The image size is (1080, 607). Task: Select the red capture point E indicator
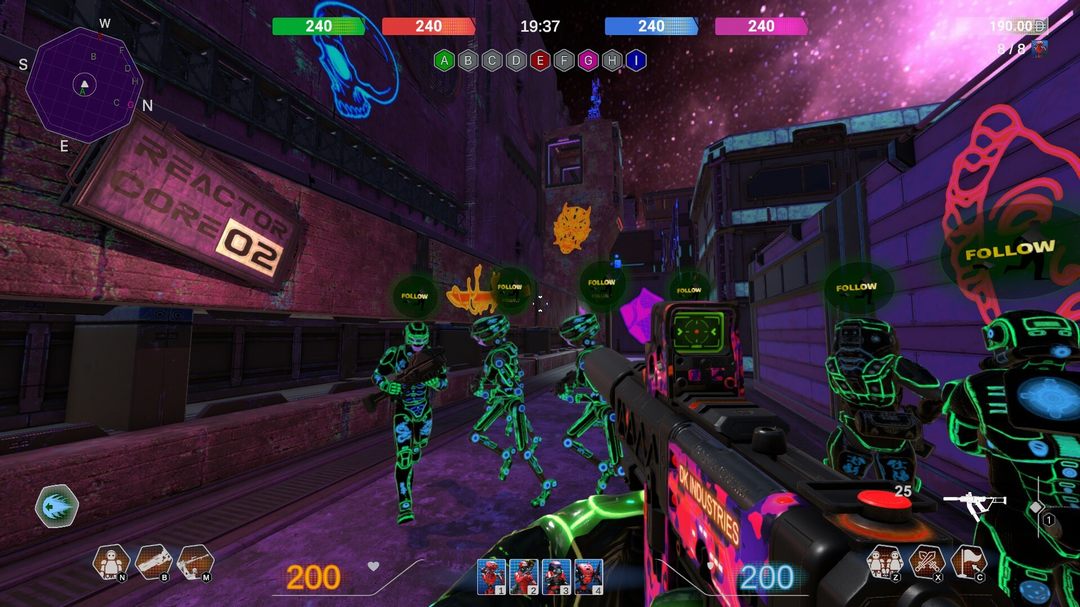click(540, 60)
